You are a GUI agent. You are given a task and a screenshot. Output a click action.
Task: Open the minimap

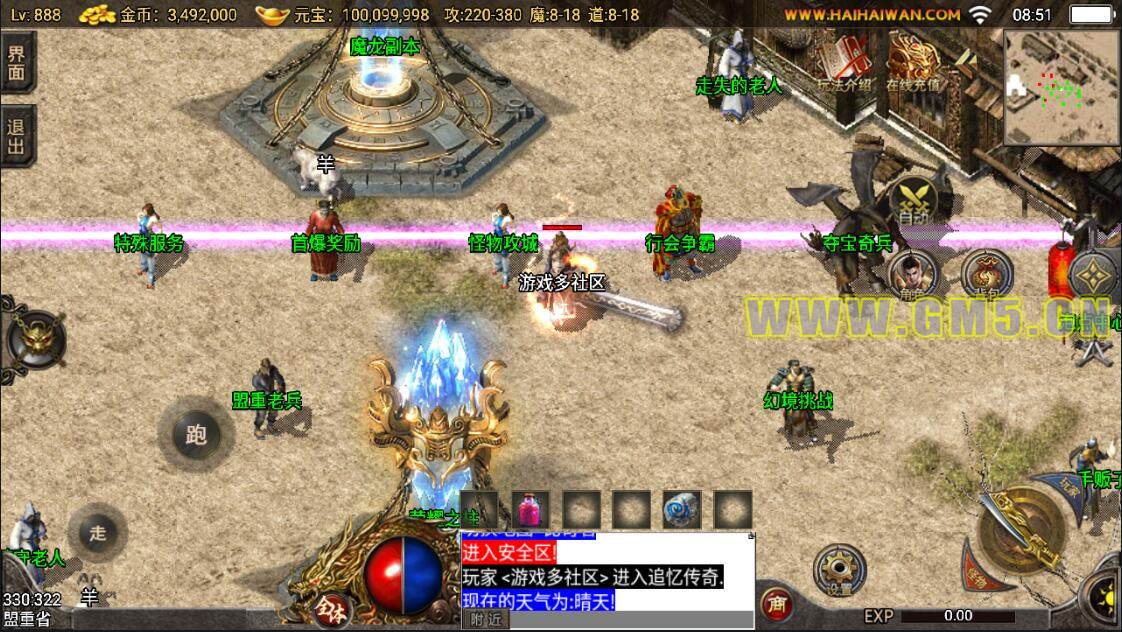1061,86
